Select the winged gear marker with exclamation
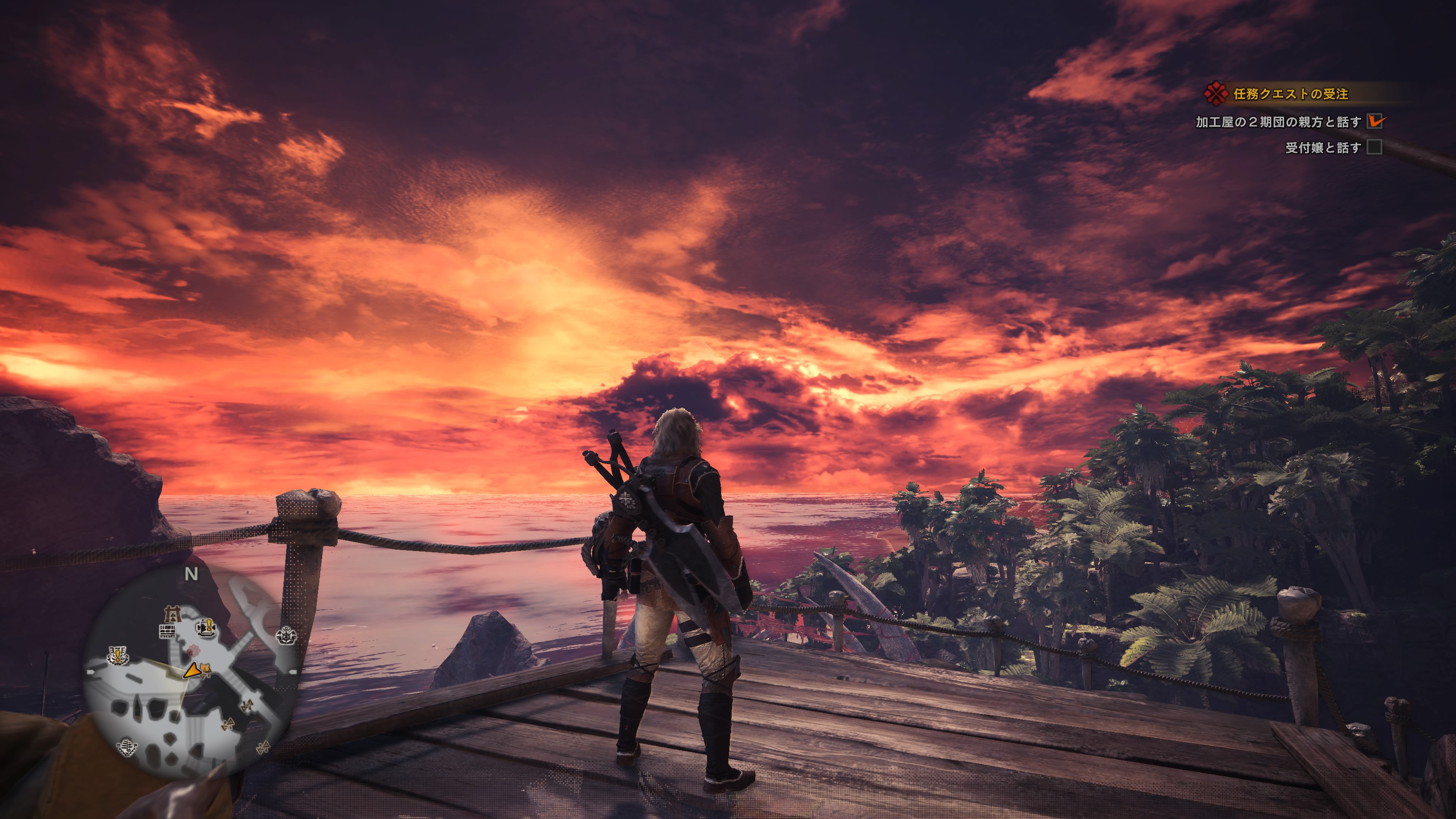This screenshot has height=819, width=1456. [x=118, y=656]
